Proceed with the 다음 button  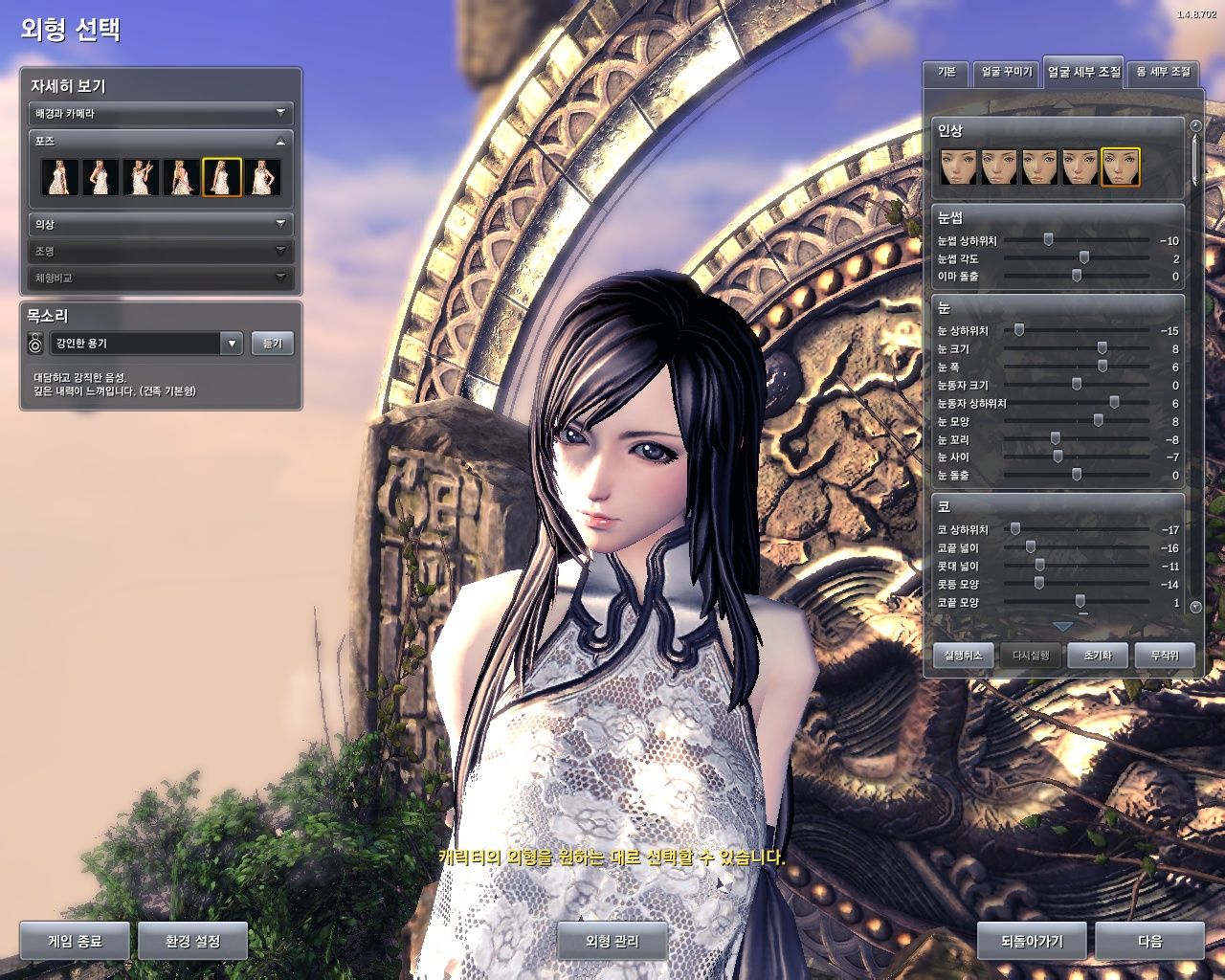point(1149,941)
